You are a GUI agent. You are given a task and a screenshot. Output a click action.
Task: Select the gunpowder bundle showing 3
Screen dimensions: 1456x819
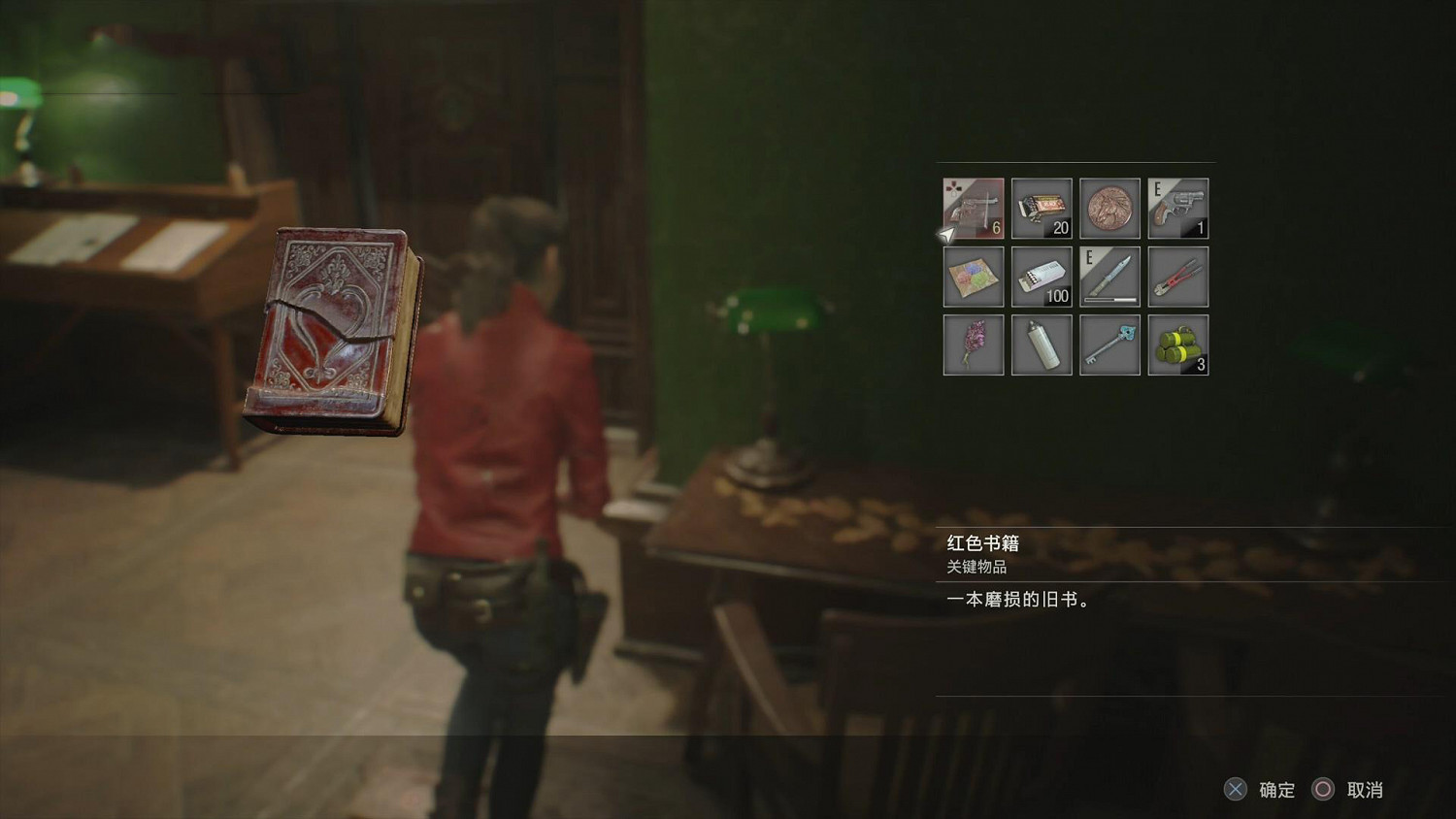coord(1177,344)
